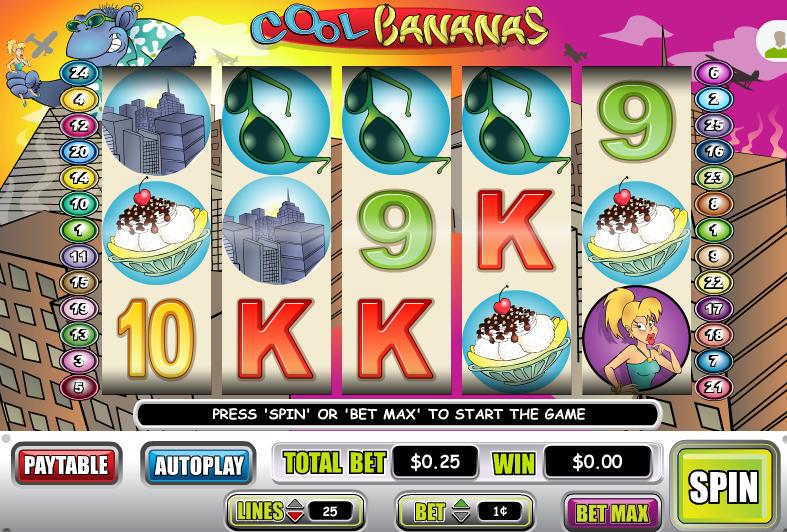Image resolution: width=787 pixels, height=532 pixels.
Task: Raise the bet with the green up arrow
Action: 461,505
